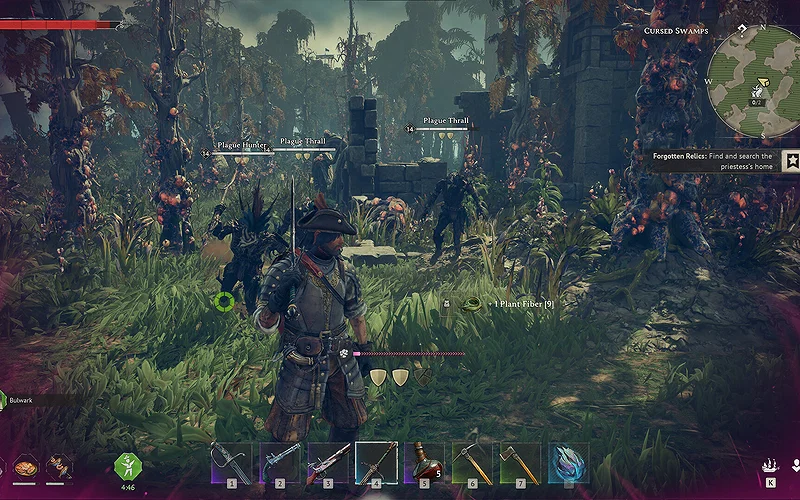Click the Bulwark status icon

[x=3, y=400]
